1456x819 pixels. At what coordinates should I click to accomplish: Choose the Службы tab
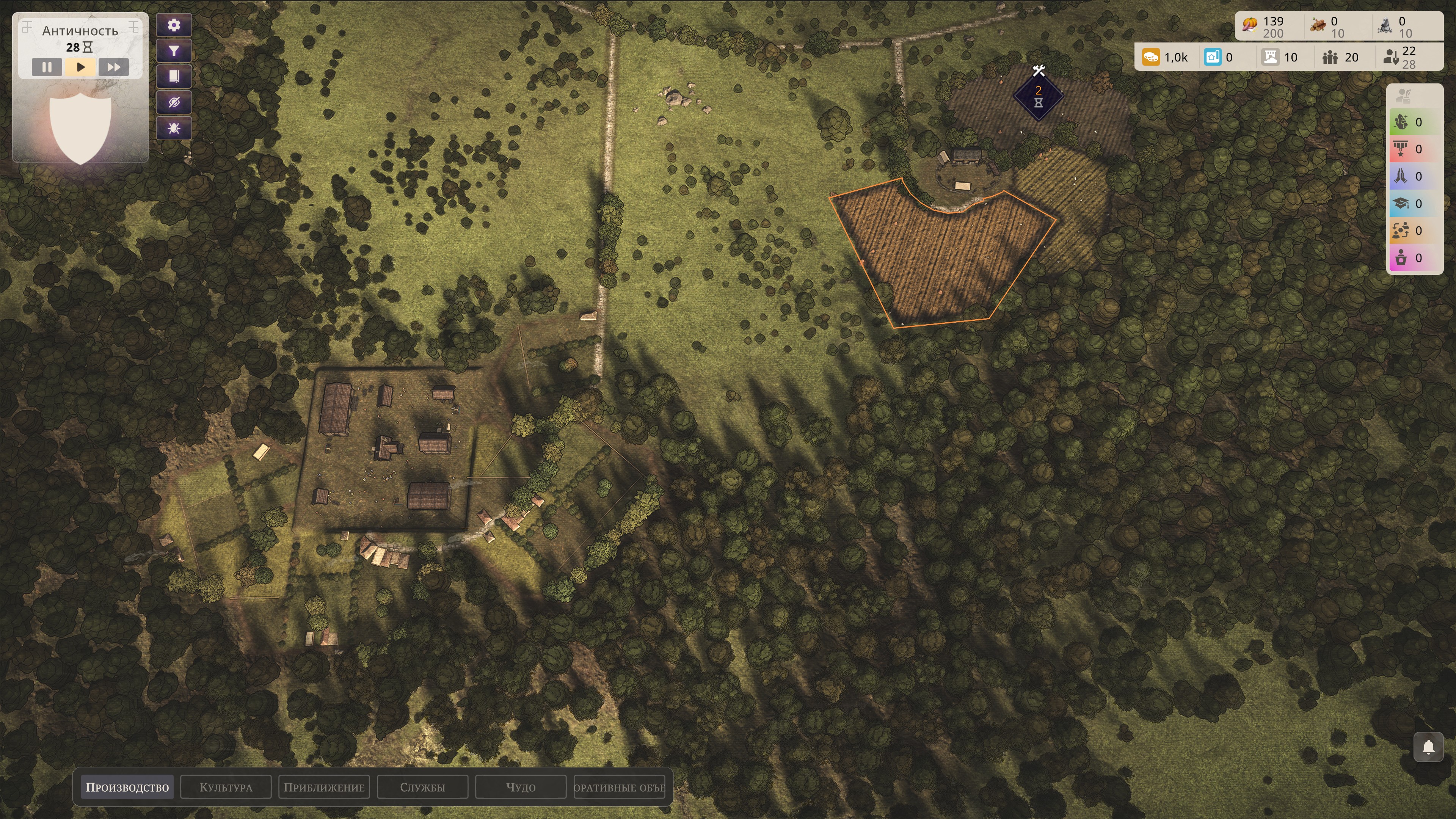coord(422,788)
